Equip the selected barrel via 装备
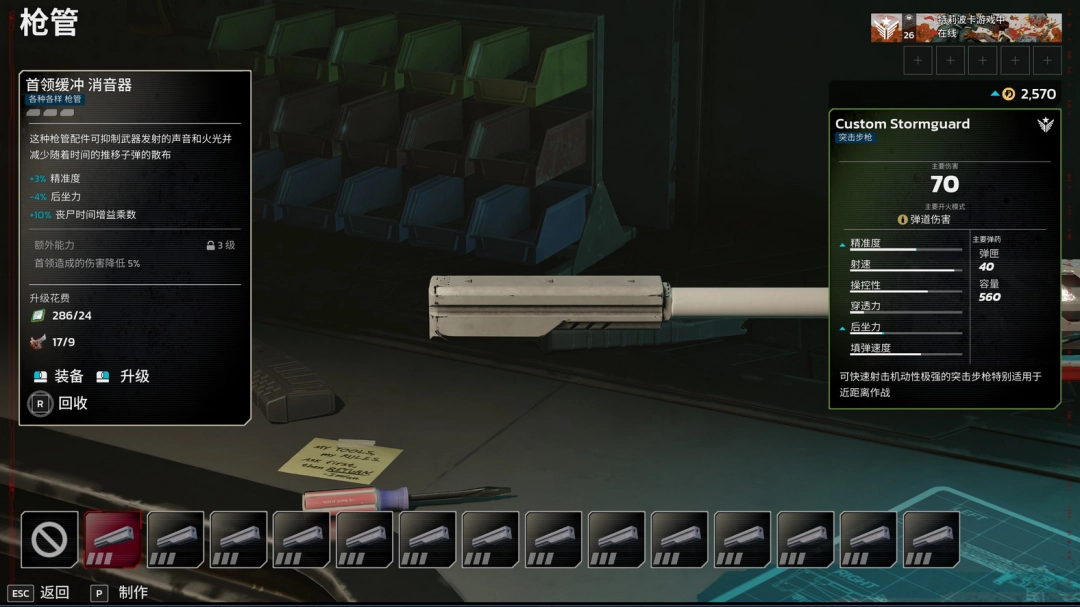Screen dimensions: 1080x607 coord(58,376)
